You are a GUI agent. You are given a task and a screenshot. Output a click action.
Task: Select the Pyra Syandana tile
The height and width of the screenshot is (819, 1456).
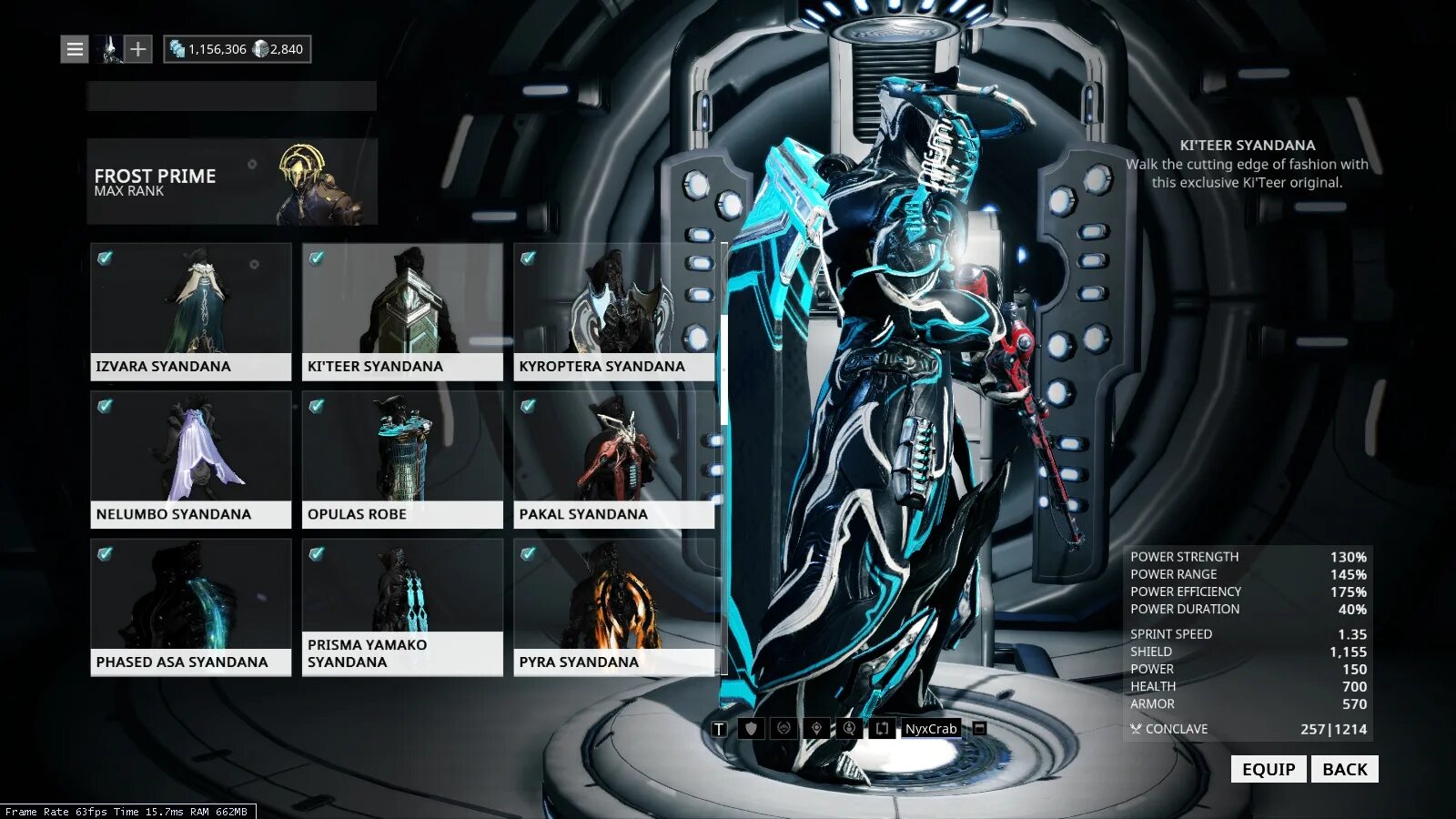click(x=613, y=607)
